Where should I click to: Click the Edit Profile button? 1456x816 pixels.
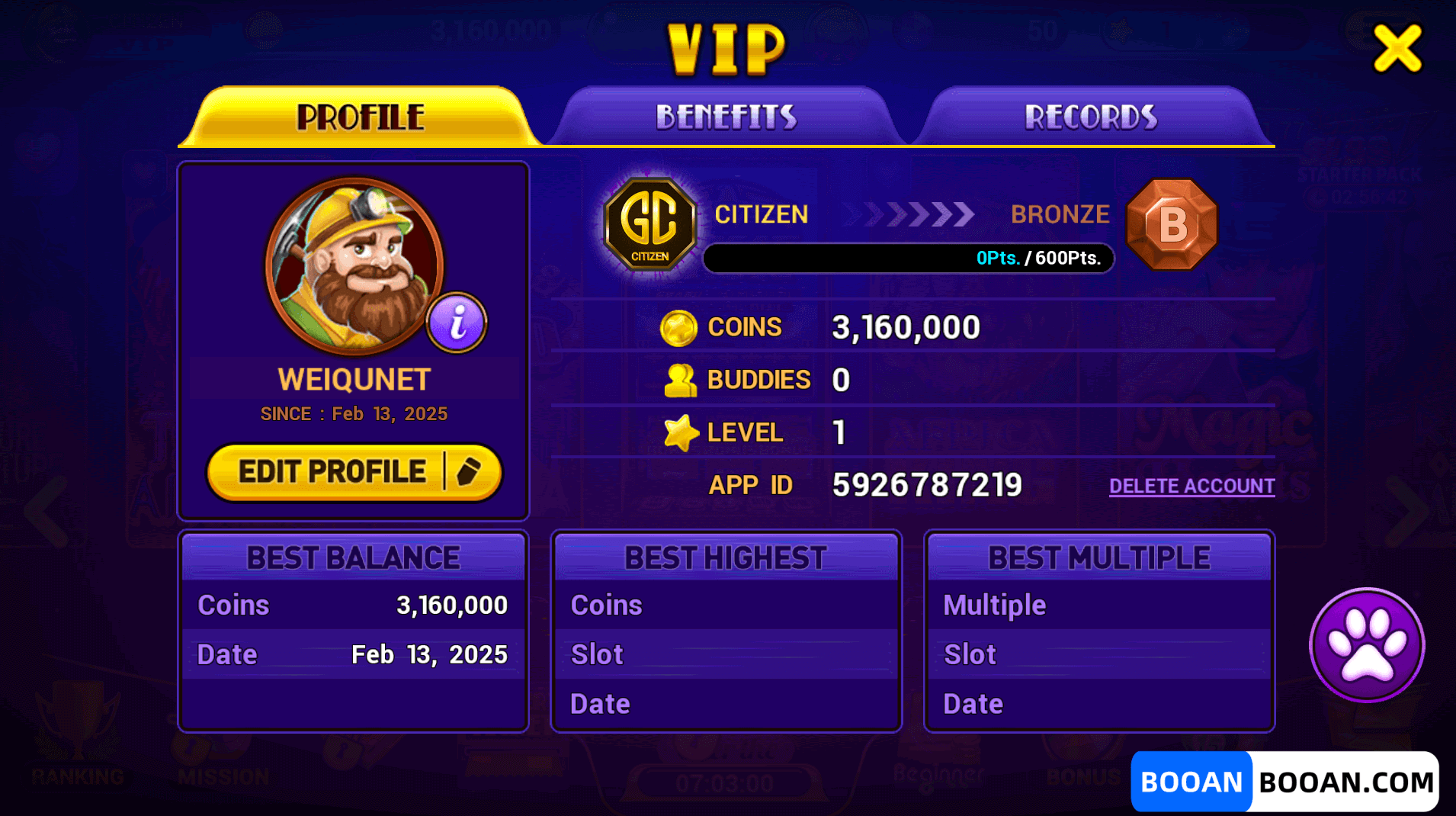click(354, 472)
